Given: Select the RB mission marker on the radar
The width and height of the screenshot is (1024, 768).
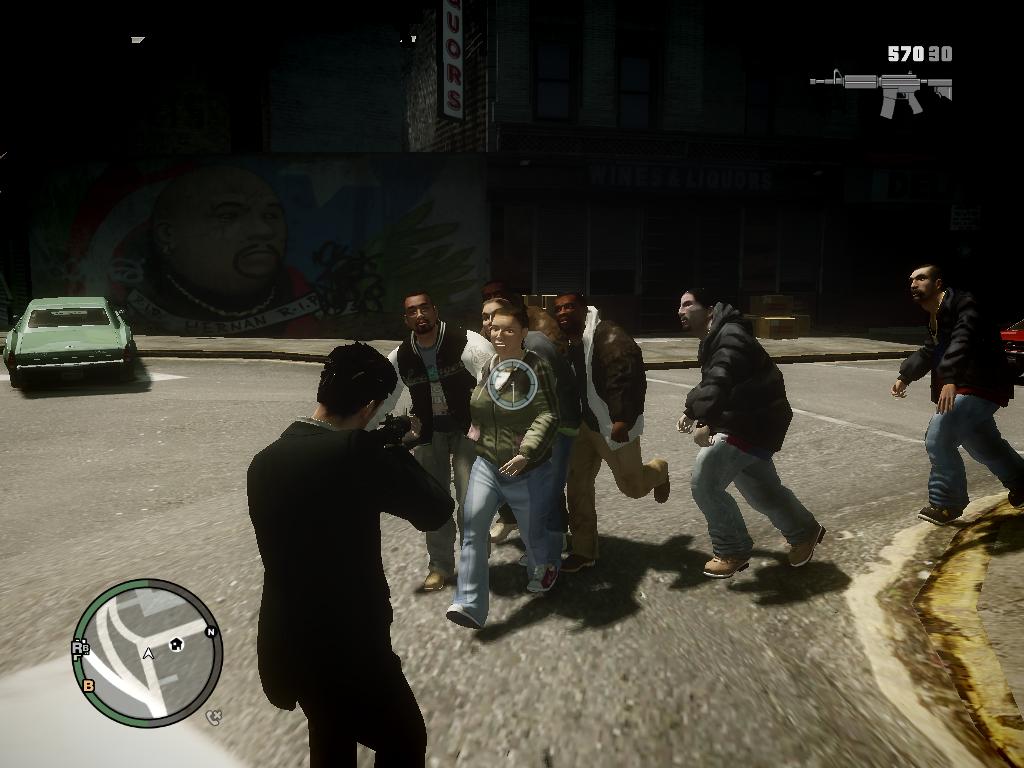Looking at the screenshot, I should (x=80, y=649).
